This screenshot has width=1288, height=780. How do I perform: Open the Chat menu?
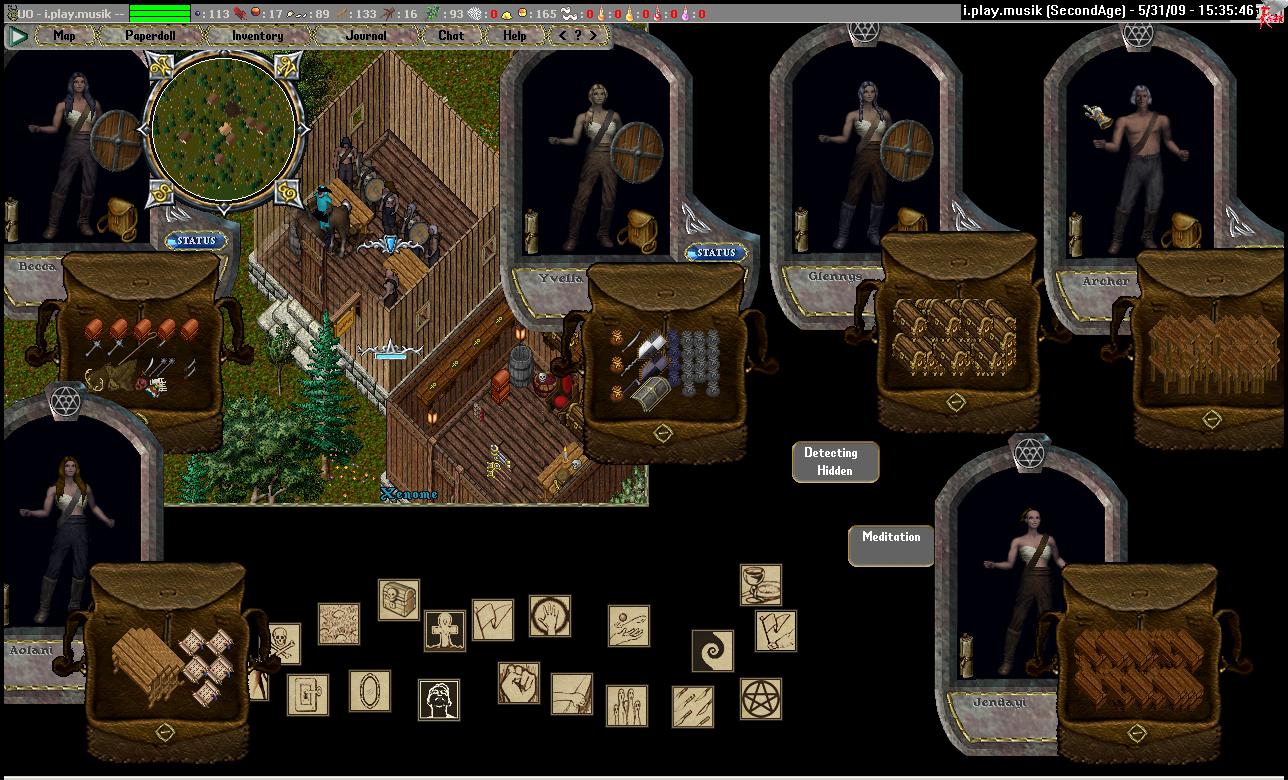pyautogui.click(x=451, y=36)
